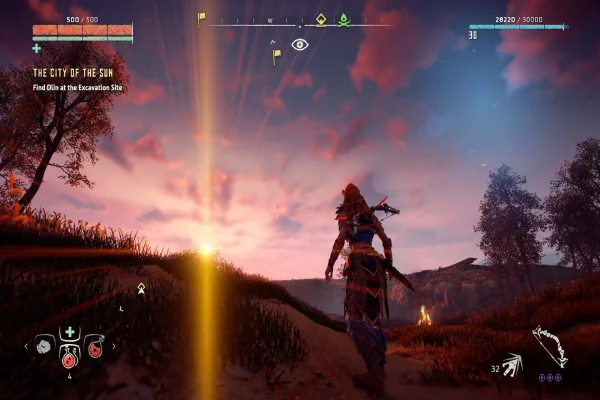Screen dimensions: 600x400
Task: Click the yellow quest flag below the compass
Action: click(x=276, y=56)
